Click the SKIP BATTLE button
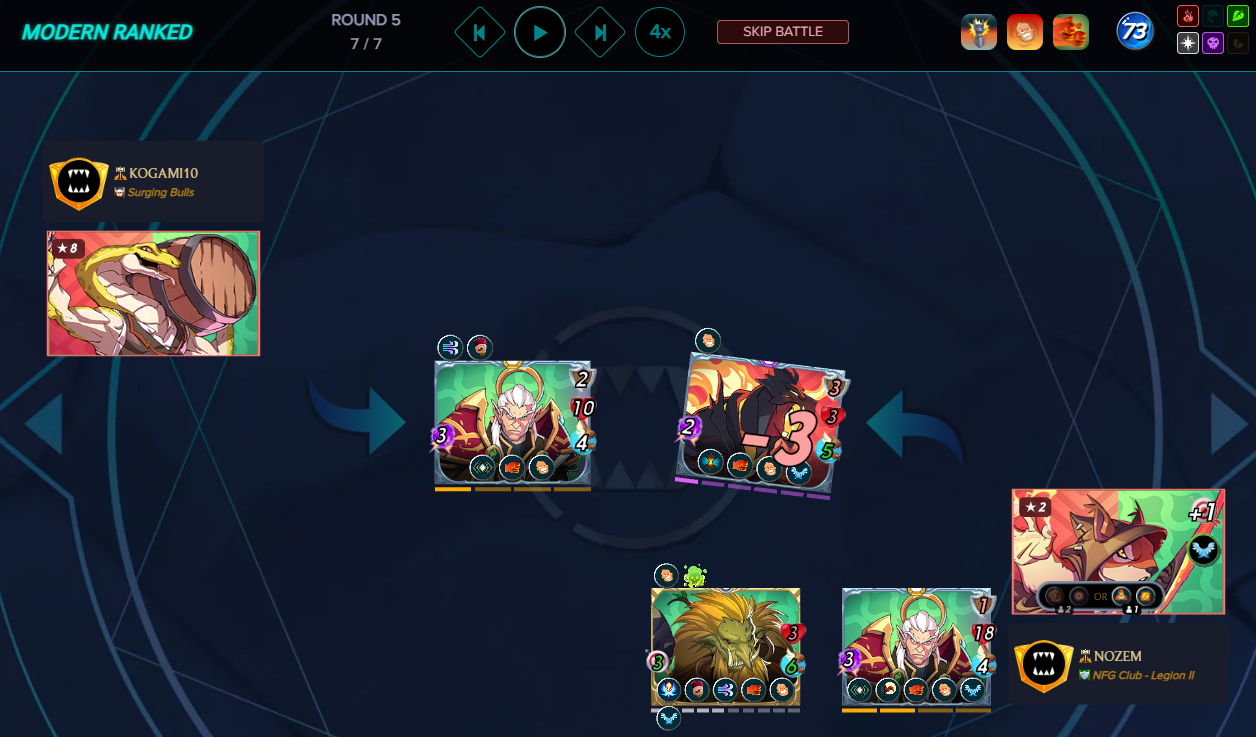This screenshot has height=737, width=1256. pyautogui.click(x=782, y=32)
